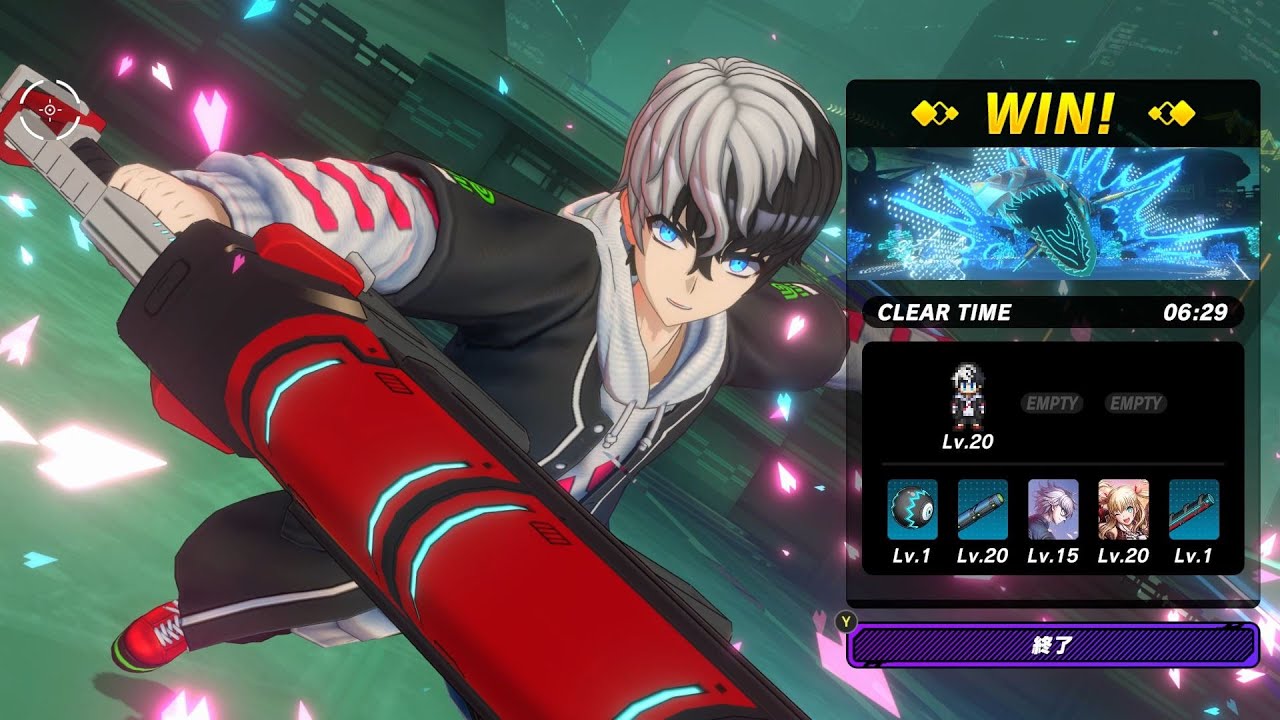Screen dimensions: 1280x720
Task: Click the white crosshair circle icon
Action: coord(49,109)
